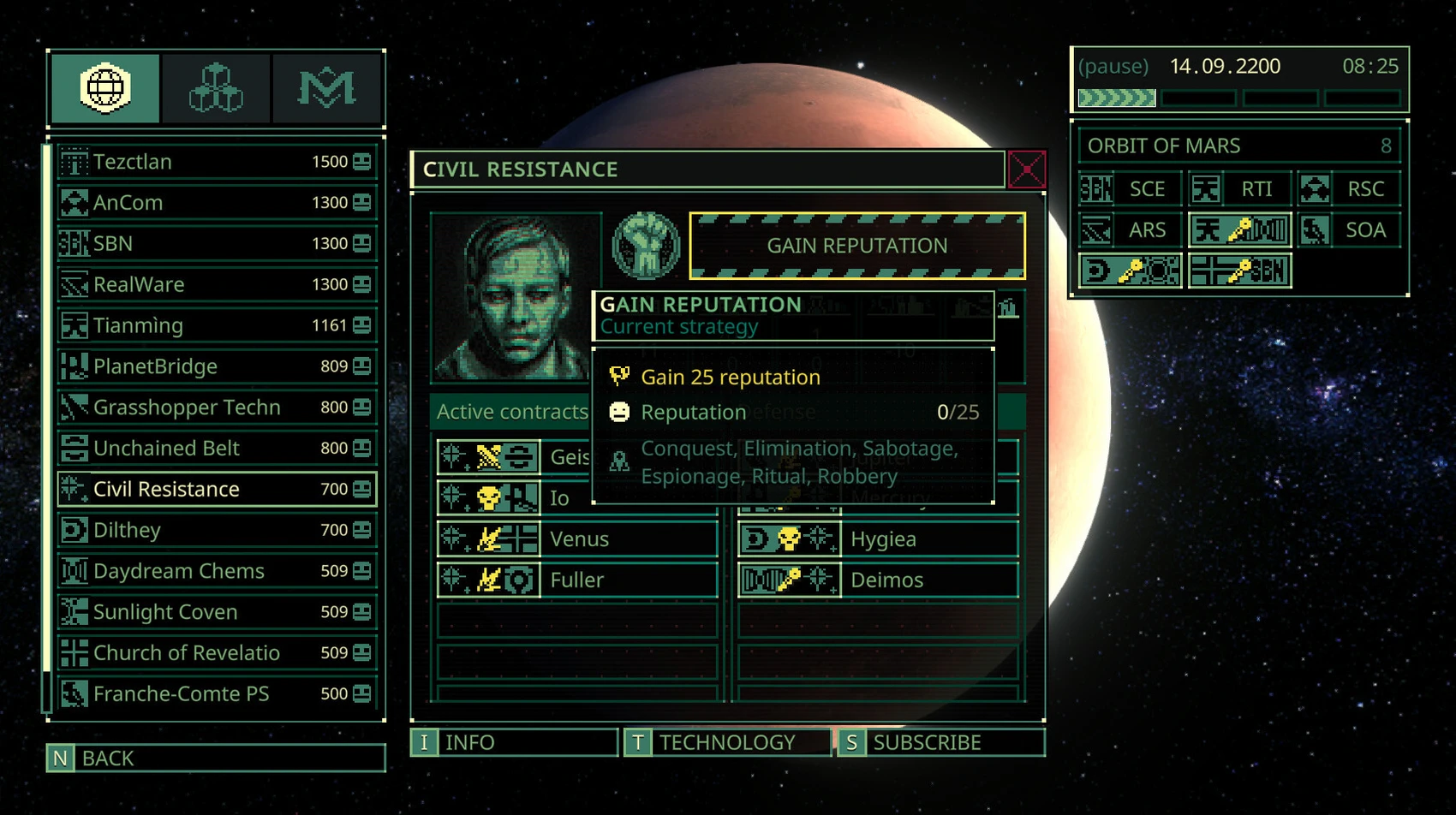
Task: Go BACK to the previous screen
Action: (x=216, y=758)
